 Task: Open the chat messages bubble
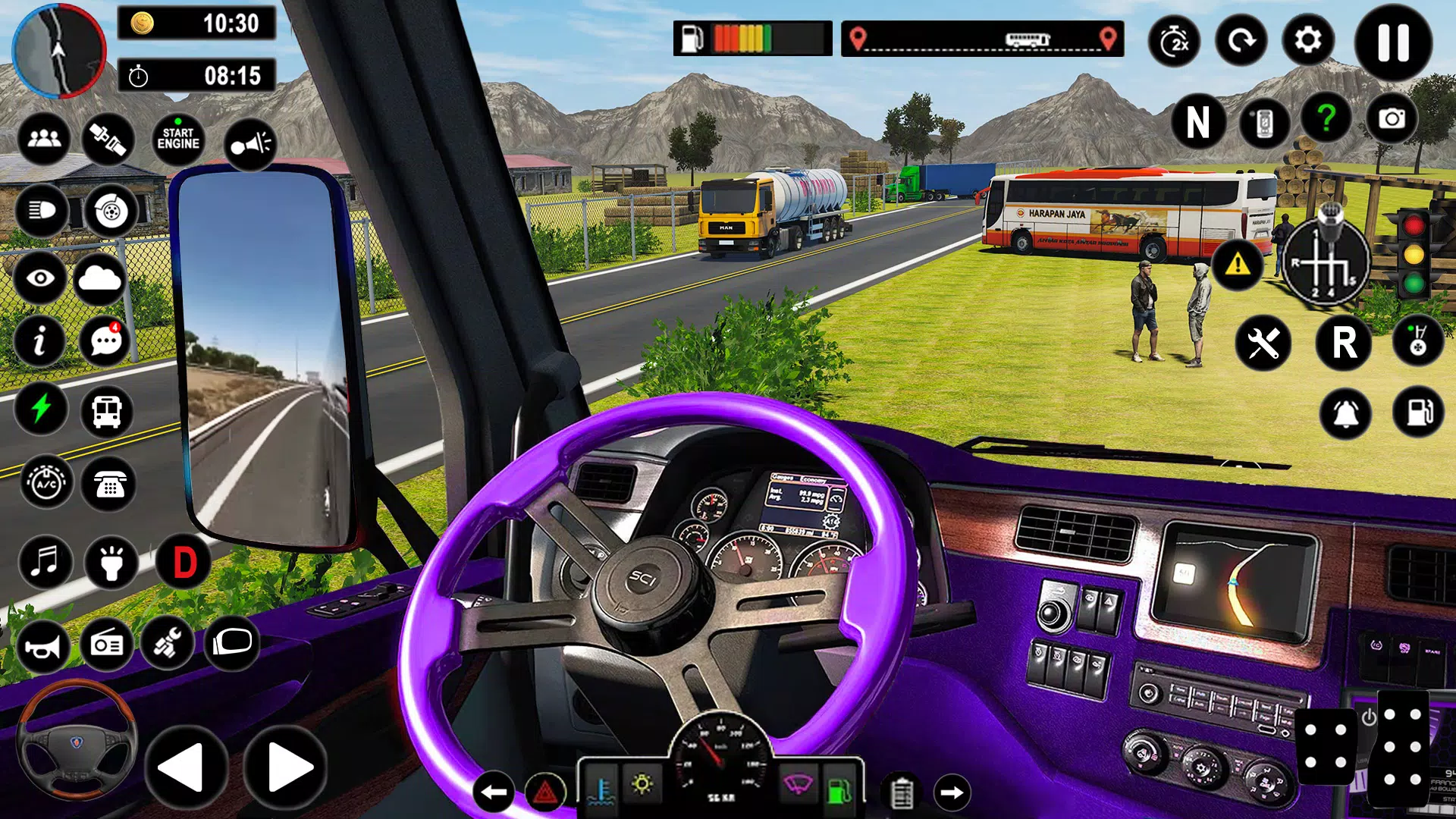coord(106,341)
